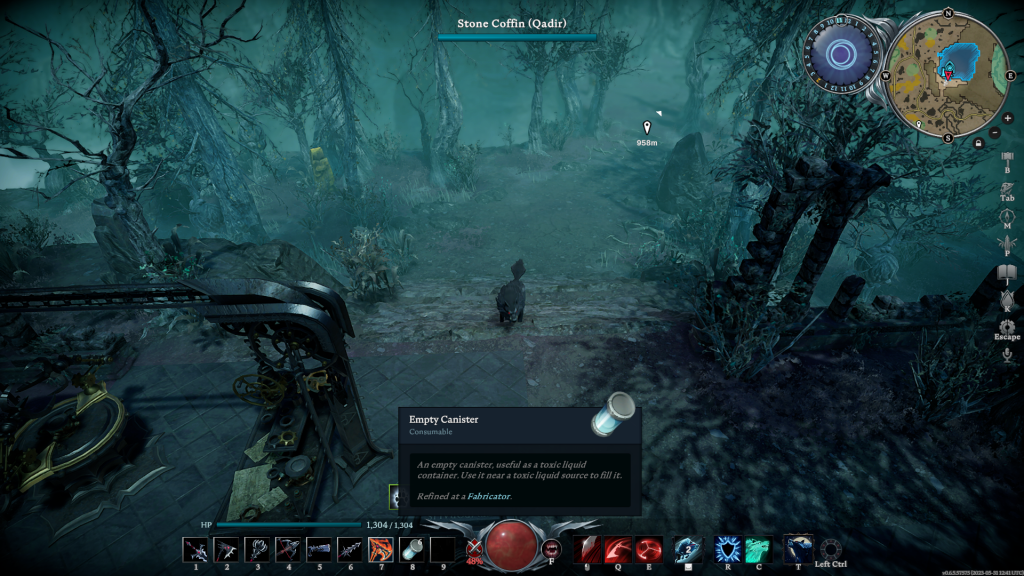Select the Empty Canister in hotbar slot 8

click(411, 549)
